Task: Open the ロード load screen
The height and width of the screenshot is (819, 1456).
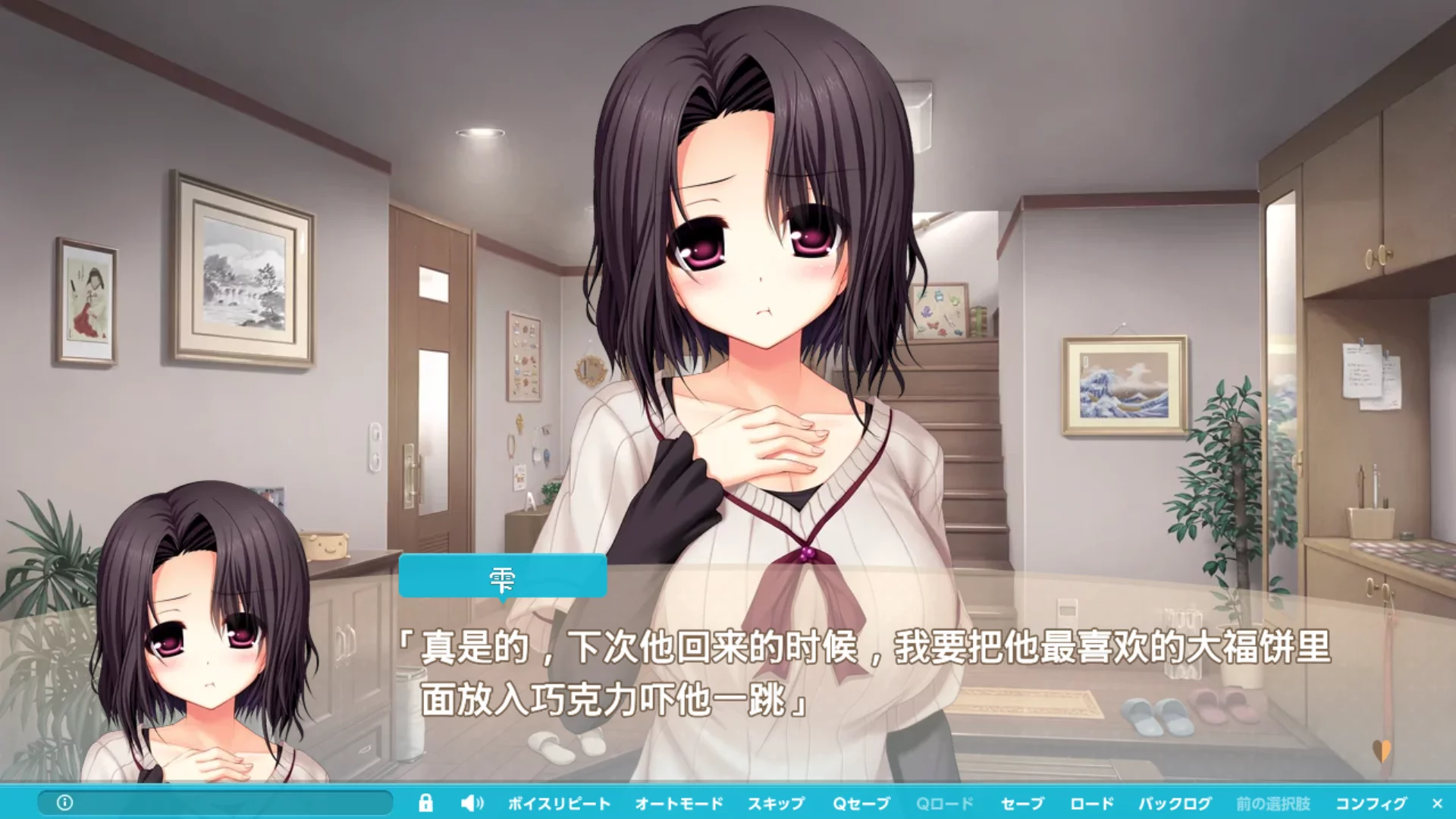Action: click(1092, 803)
